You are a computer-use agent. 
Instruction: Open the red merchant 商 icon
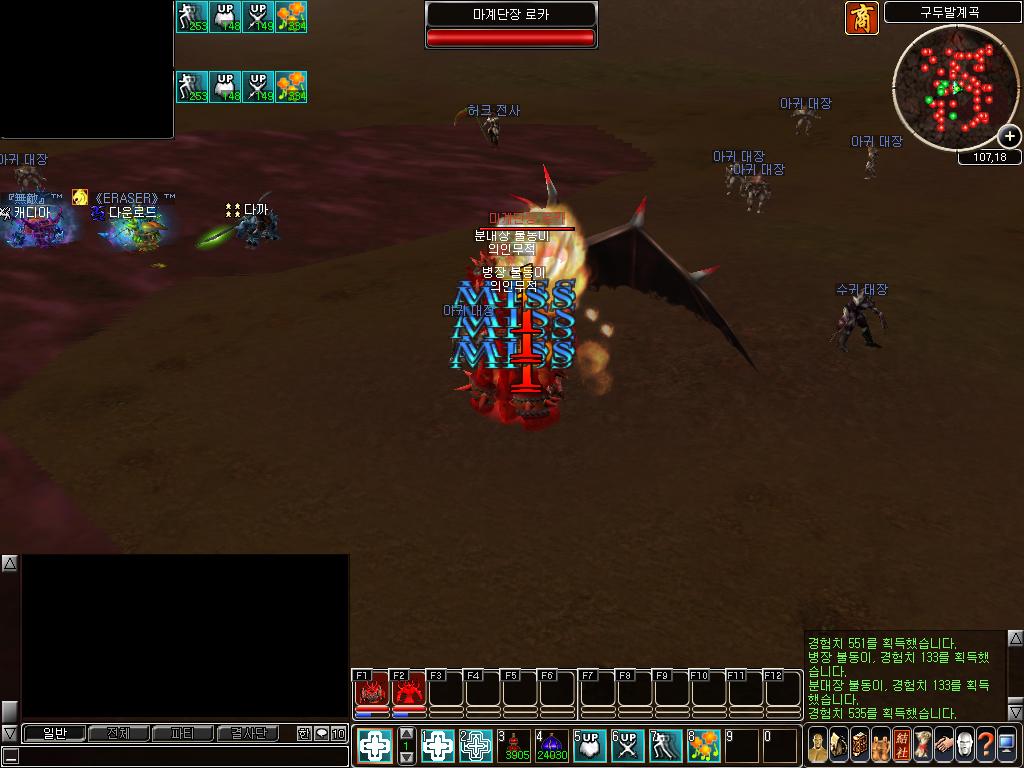(x=862, y=18)
